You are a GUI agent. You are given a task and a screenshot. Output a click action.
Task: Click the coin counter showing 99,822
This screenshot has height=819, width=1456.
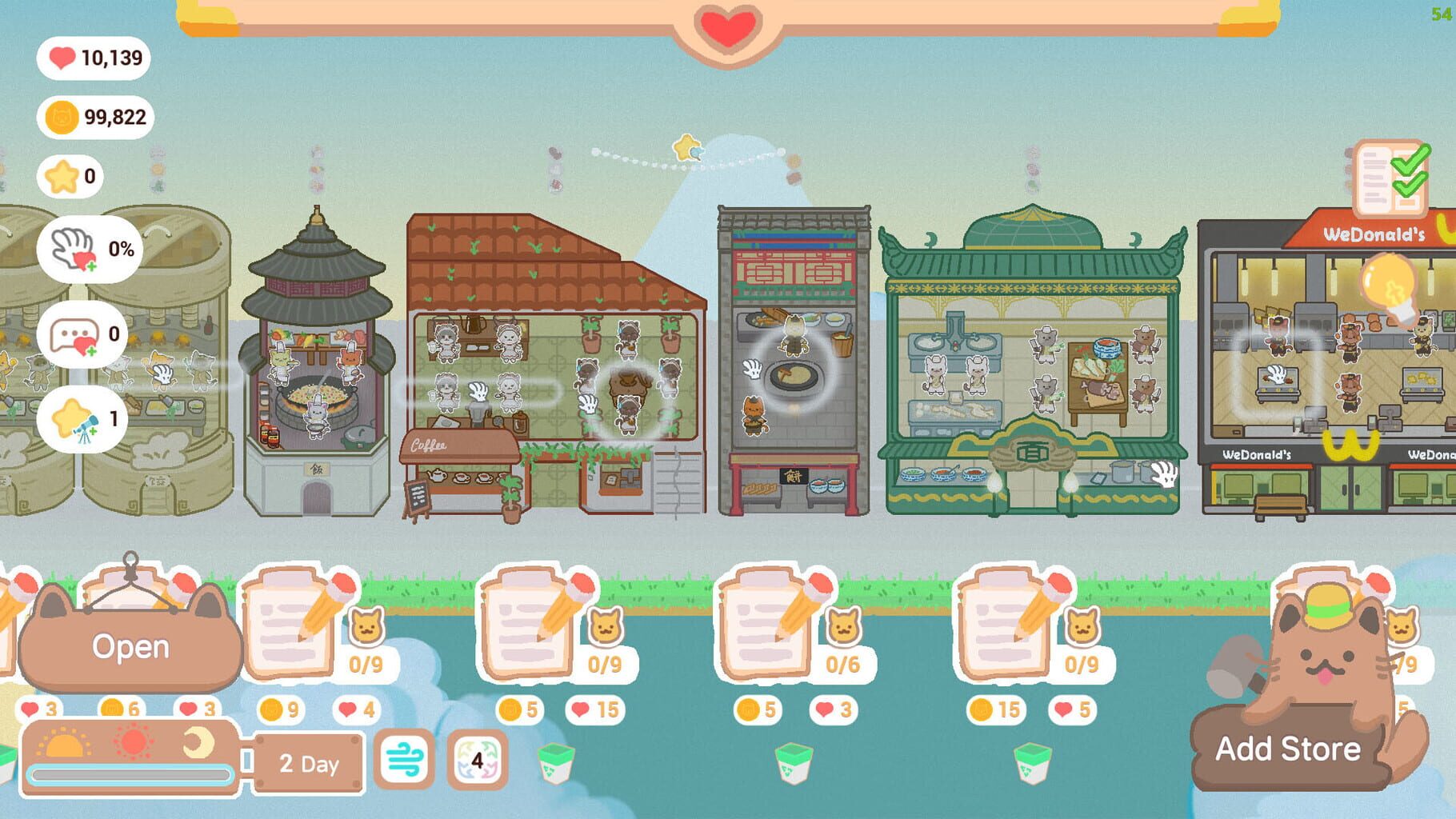[x=92, y=116]
